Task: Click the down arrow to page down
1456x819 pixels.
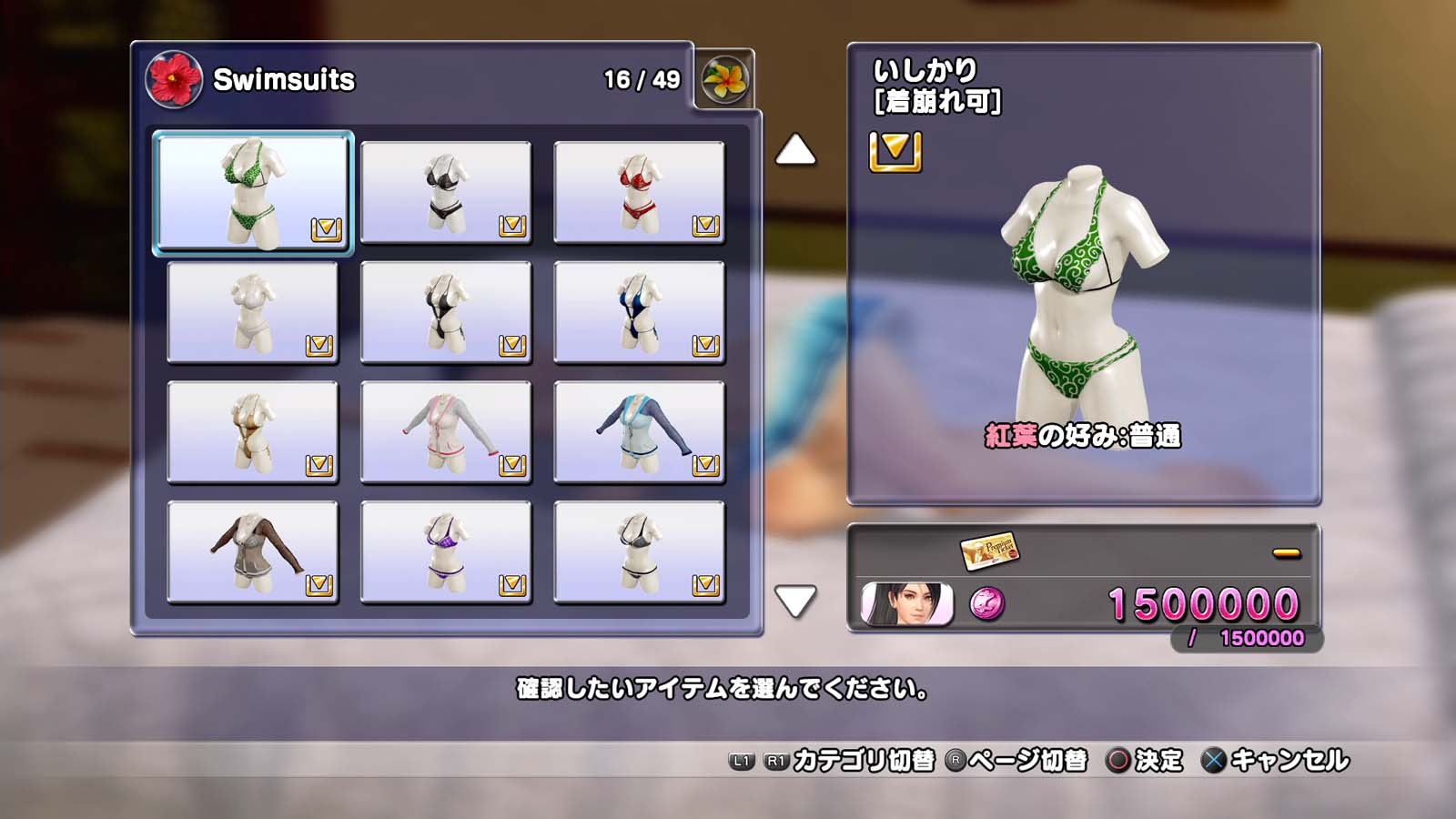Action: [x=795, y=601]
